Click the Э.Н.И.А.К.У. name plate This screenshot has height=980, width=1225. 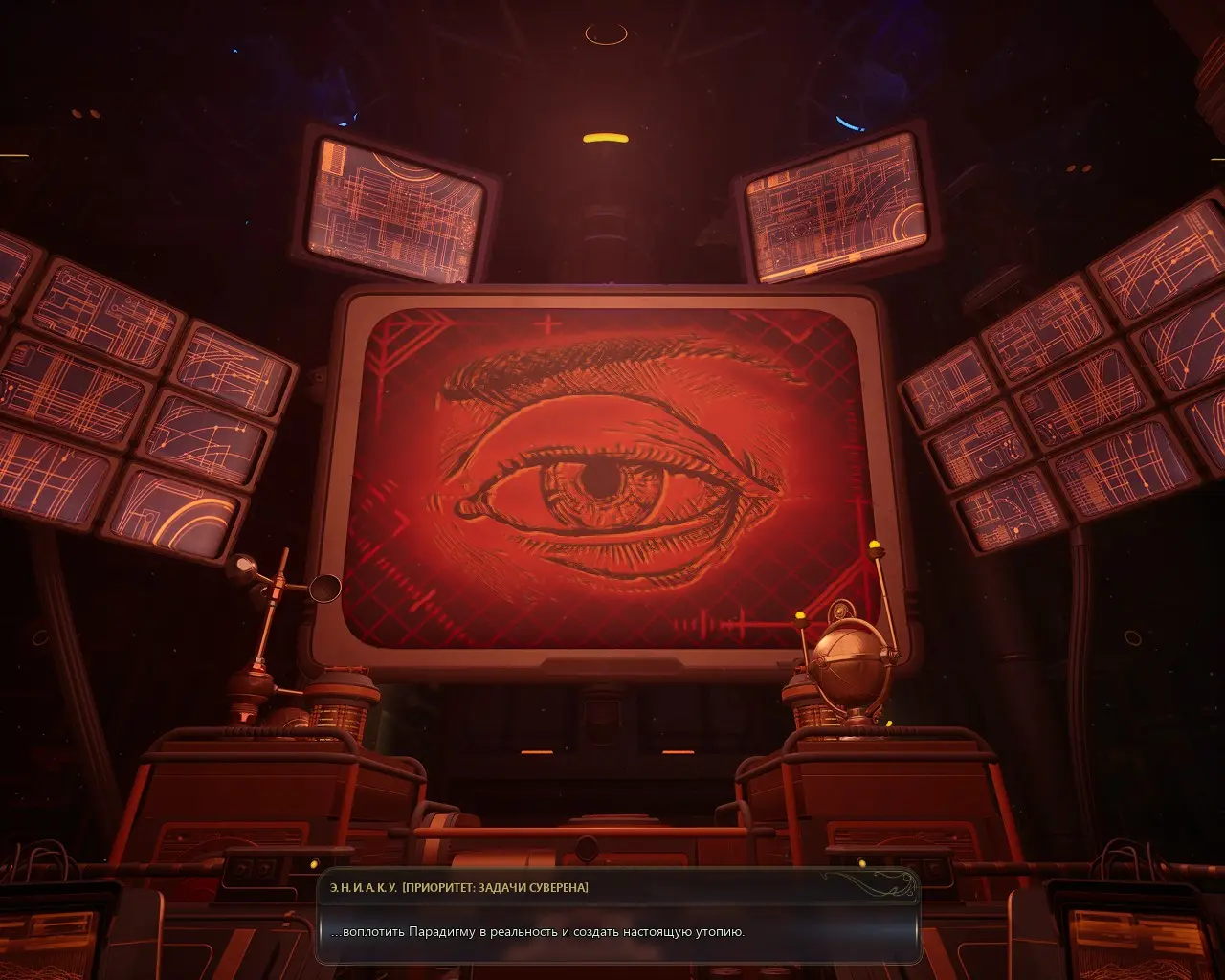click(x=364, y=886)
